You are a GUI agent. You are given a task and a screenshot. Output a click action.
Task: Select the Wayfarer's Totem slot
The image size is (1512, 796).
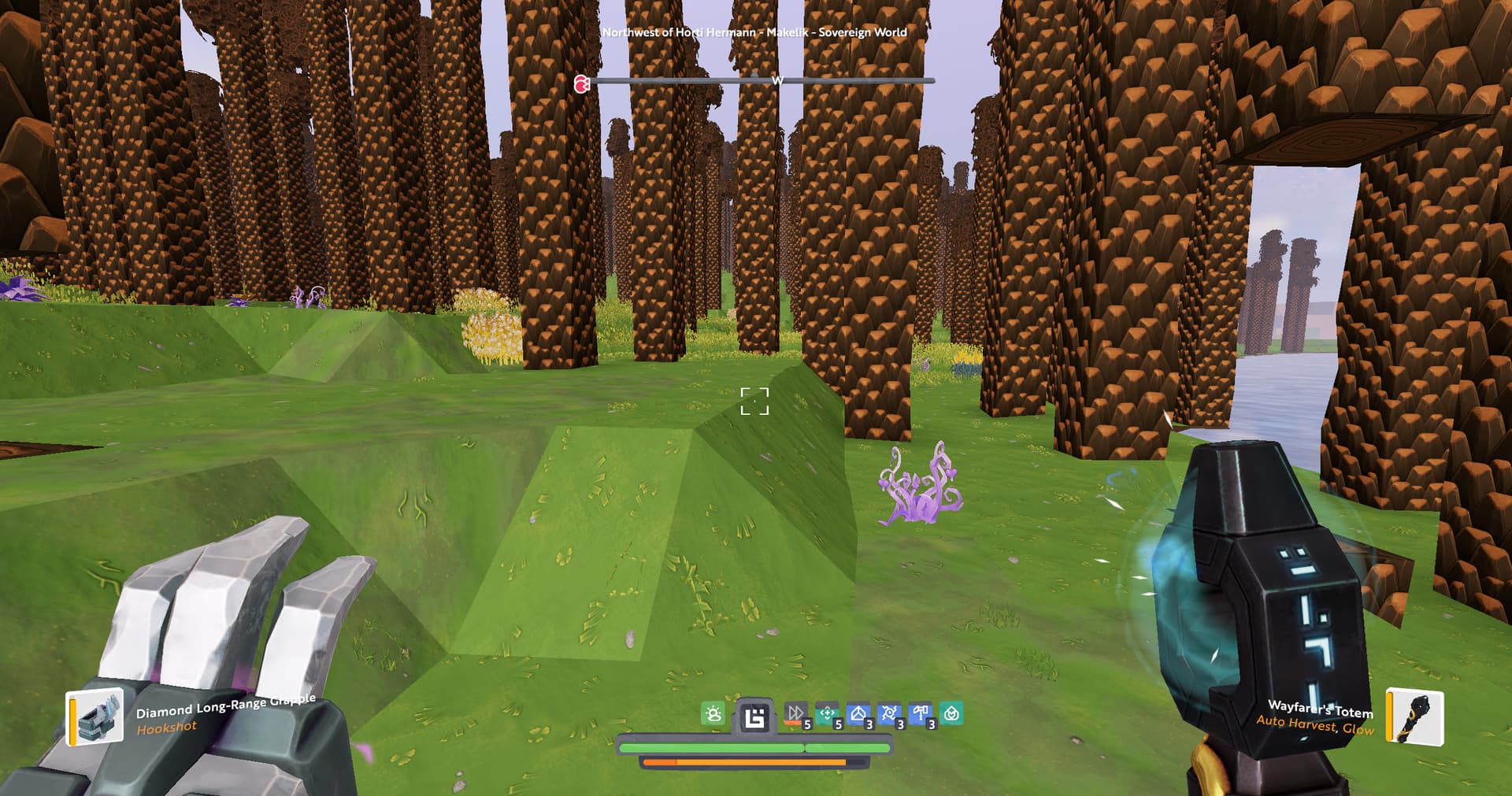1414,716
